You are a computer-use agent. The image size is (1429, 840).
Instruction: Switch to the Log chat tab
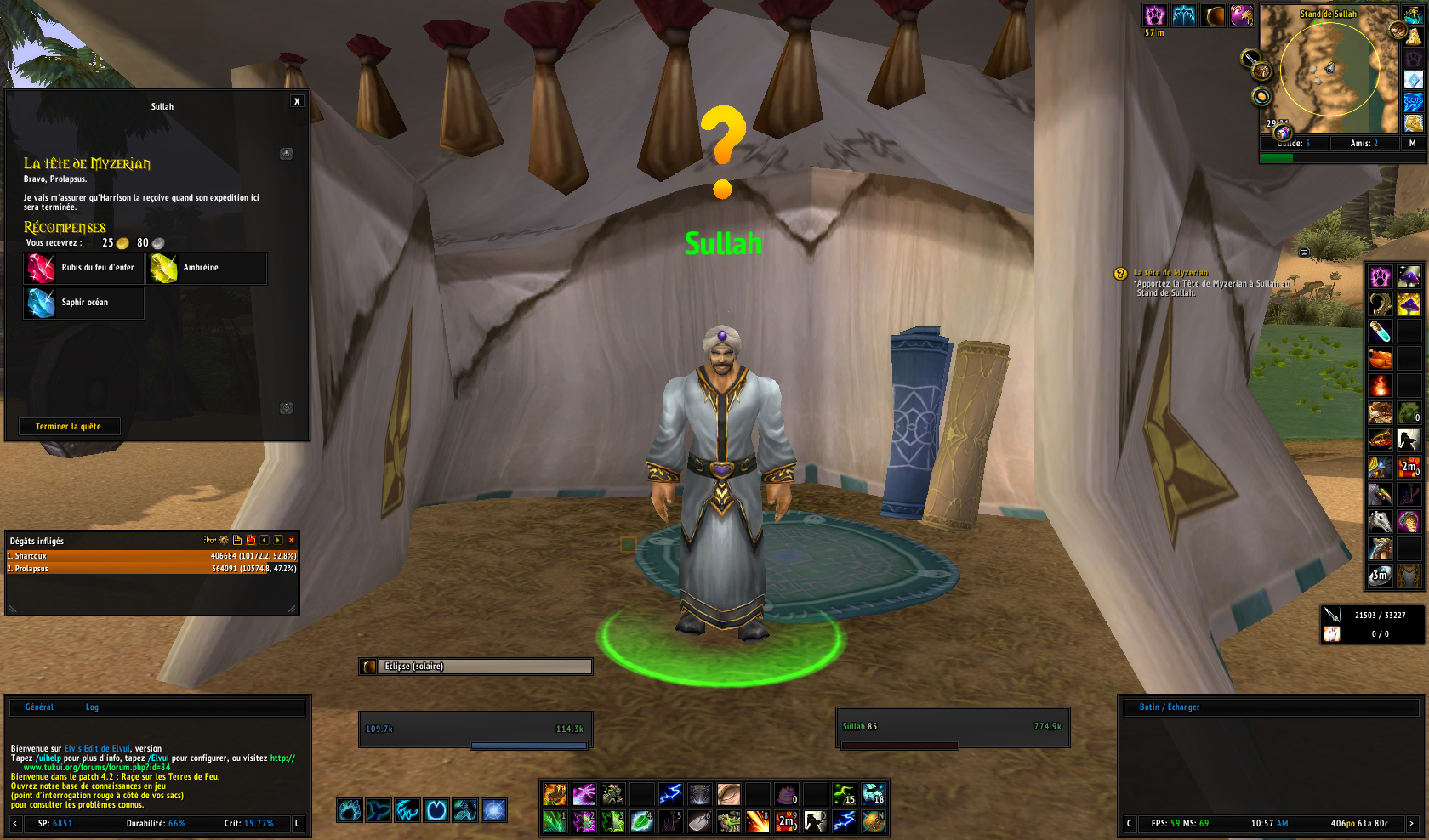(x=92, y=707)
